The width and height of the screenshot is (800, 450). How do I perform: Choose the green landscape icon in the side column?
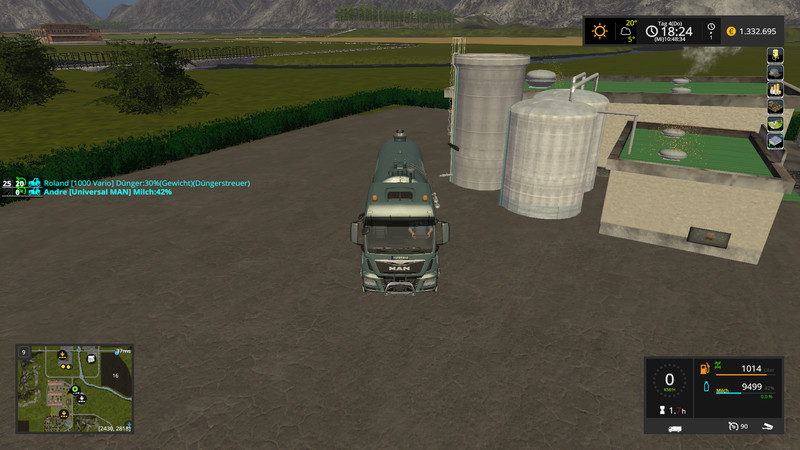coord(774,123)
